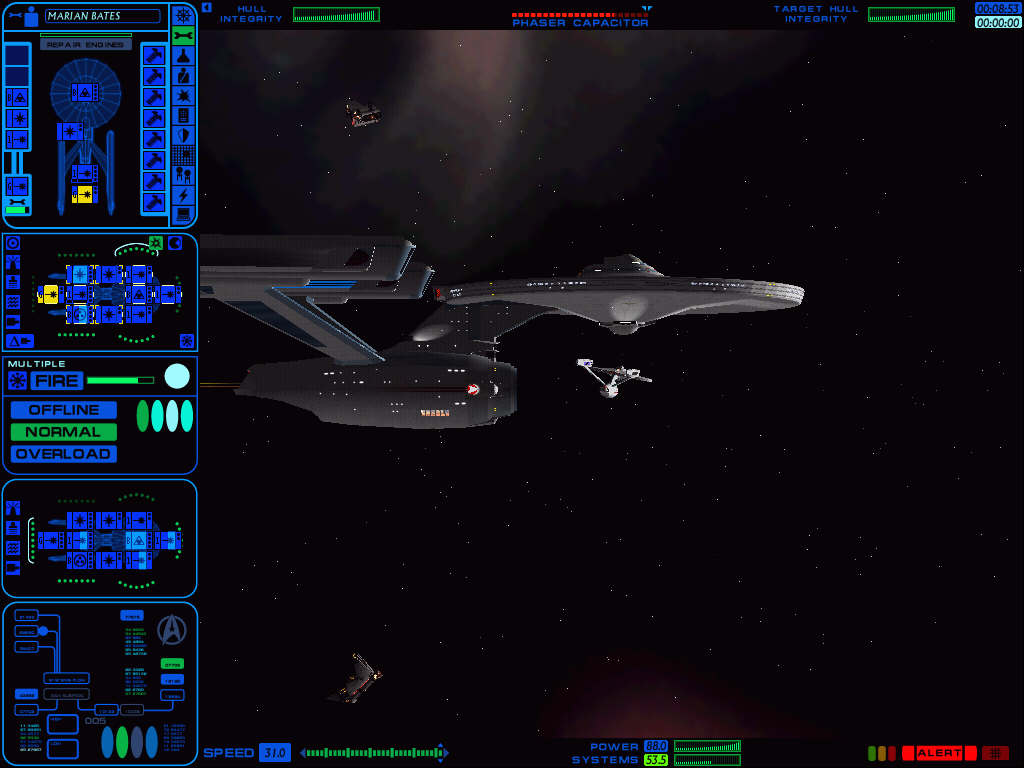
Task: Select the green wrench repair tab
Action: coord(183,36)
